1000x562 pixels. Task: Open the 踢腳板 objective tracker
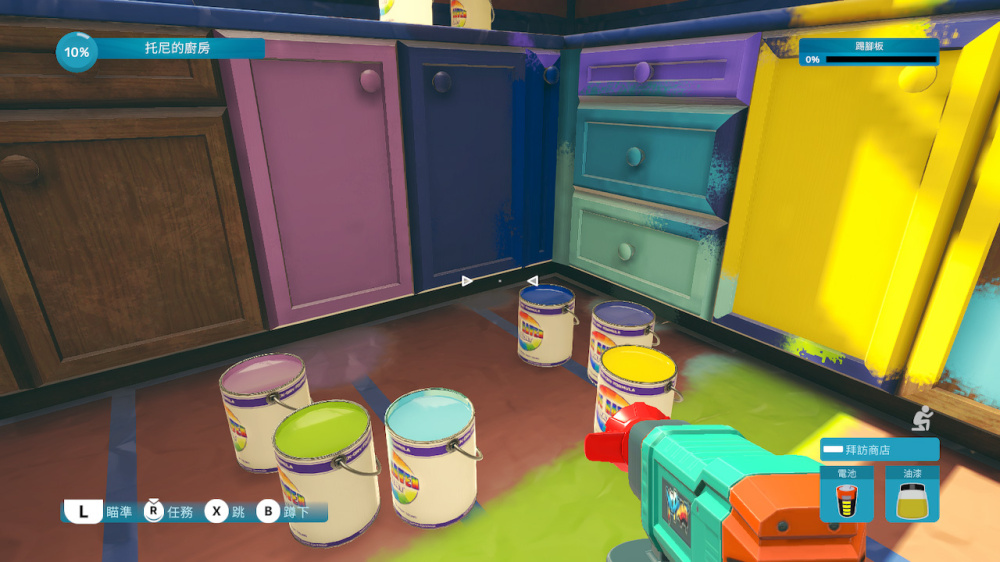868,52
